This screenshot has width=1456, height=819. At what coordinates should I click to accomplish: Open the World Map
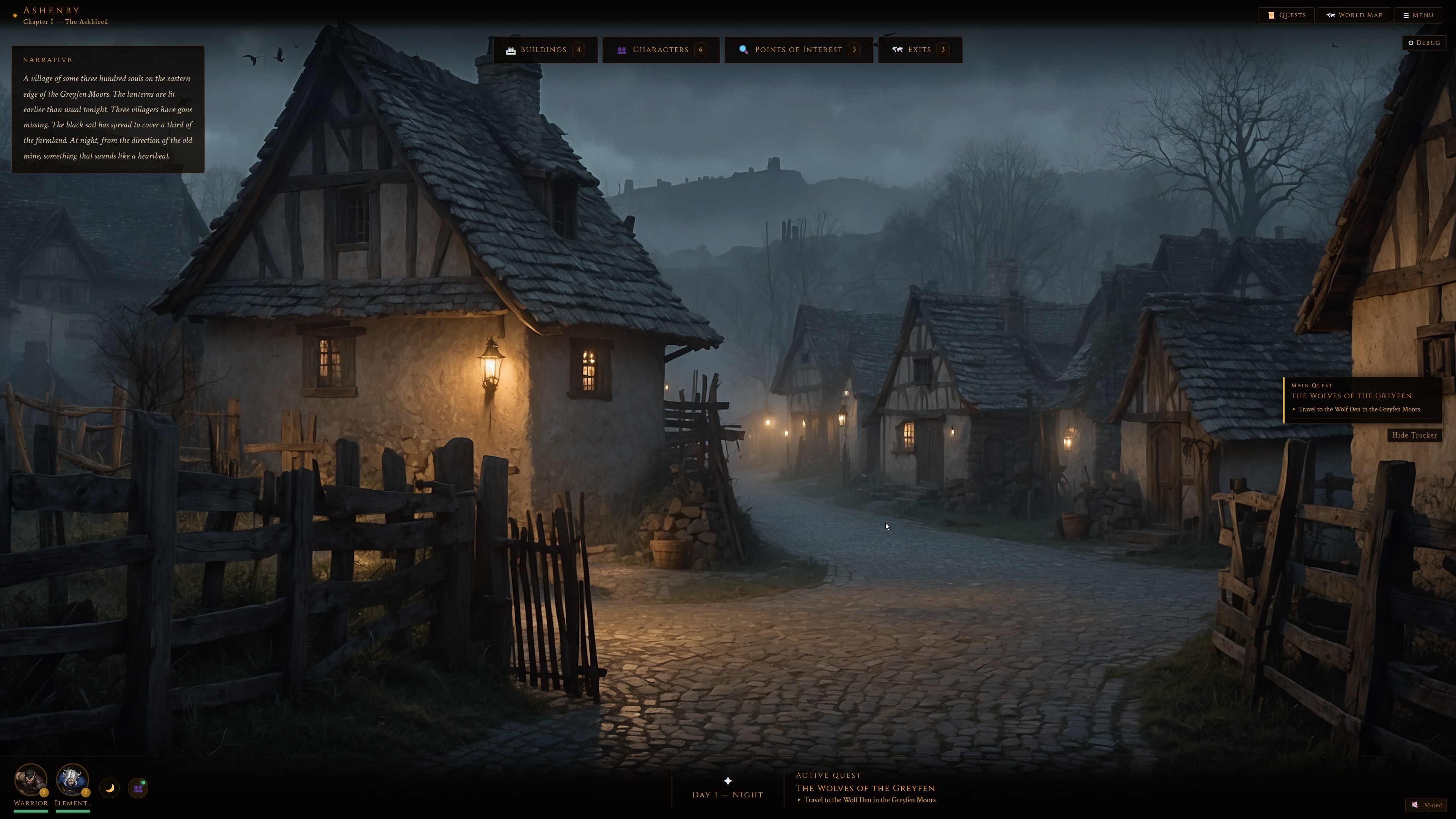click(x=1354, y=15)
